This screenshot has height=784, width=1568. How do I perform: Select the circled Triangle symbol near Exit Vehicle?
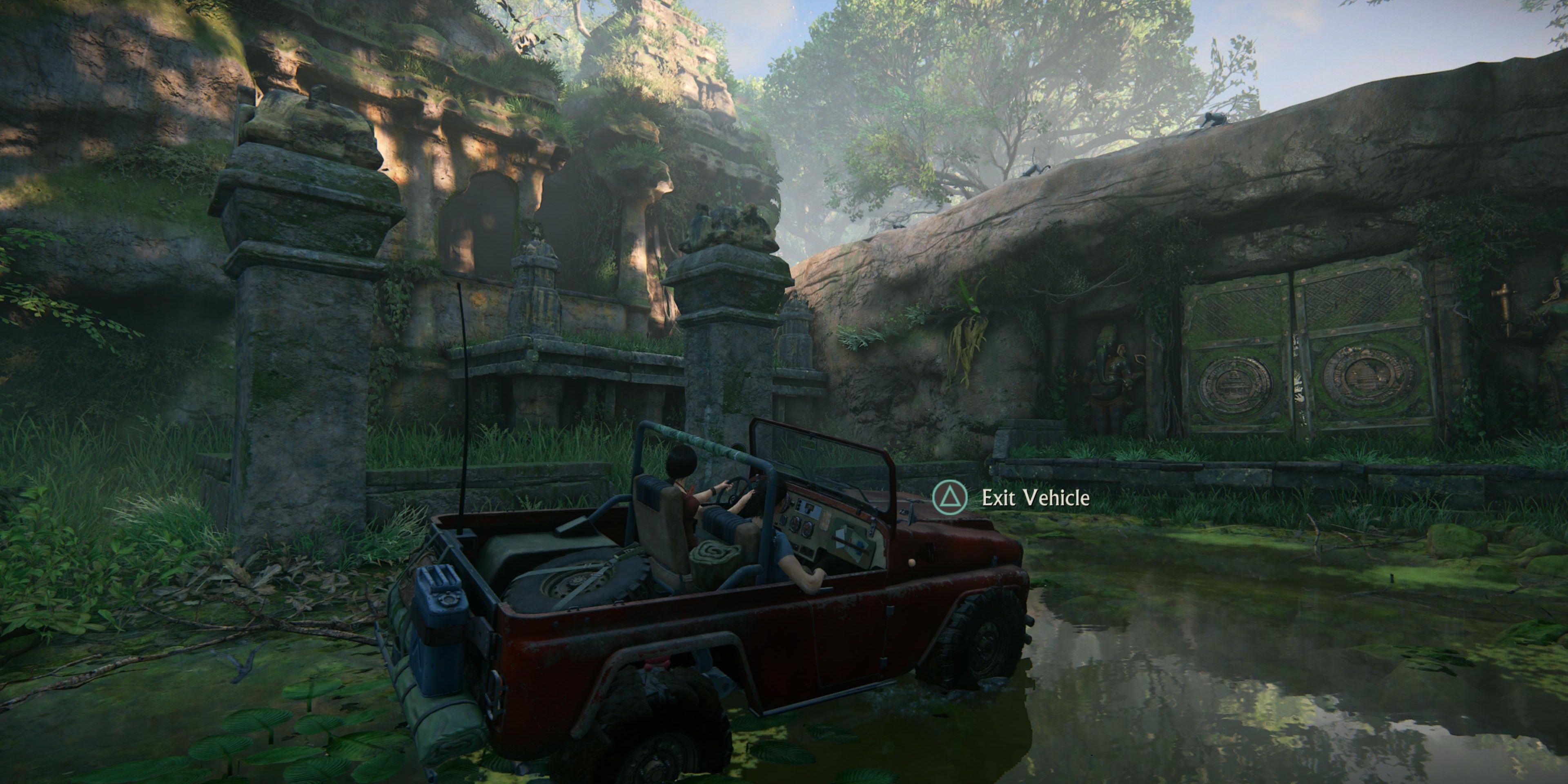[950, 498]
